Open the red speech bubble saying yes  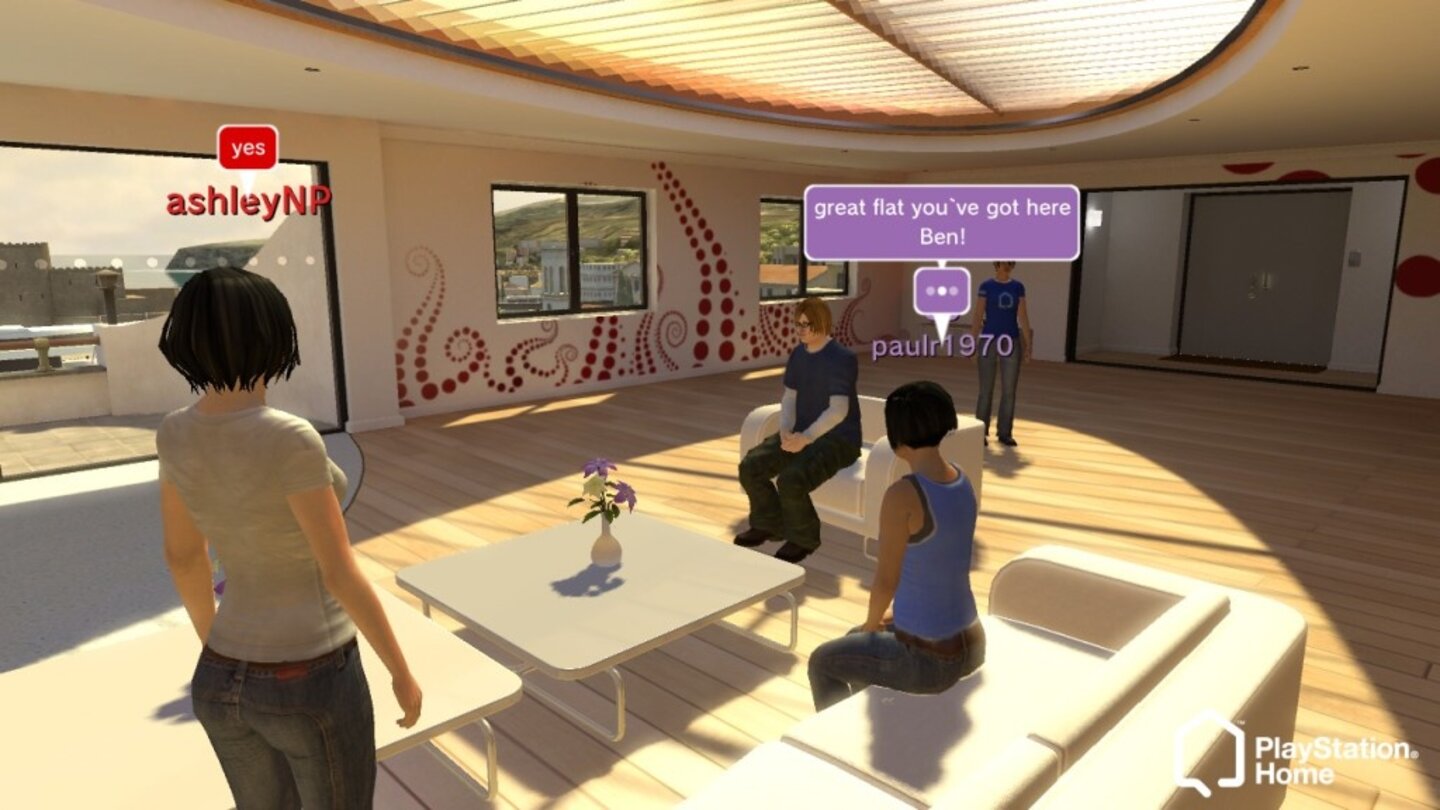(246, 148)
